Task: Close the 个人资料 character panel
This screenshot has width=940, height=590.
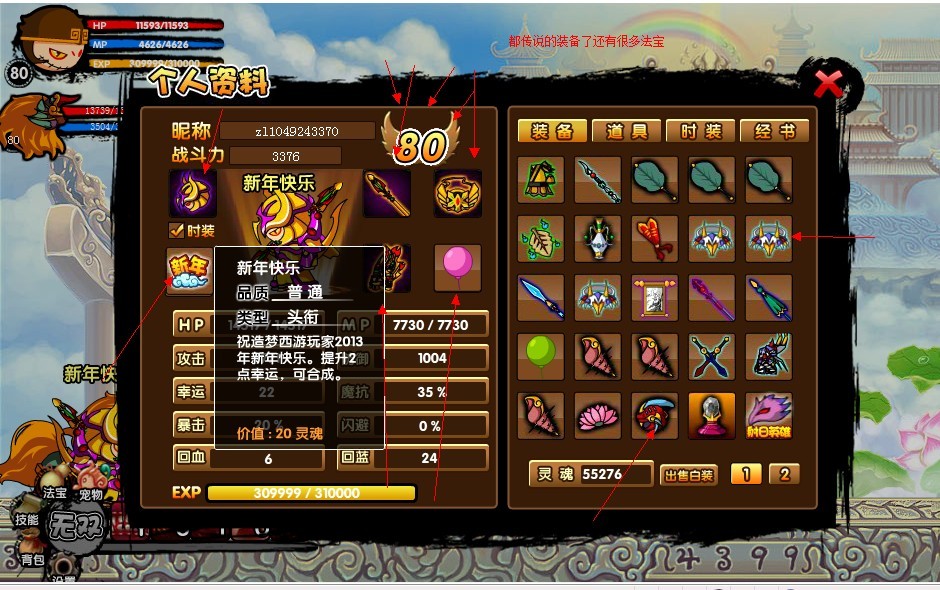Action: click(828, 85)
